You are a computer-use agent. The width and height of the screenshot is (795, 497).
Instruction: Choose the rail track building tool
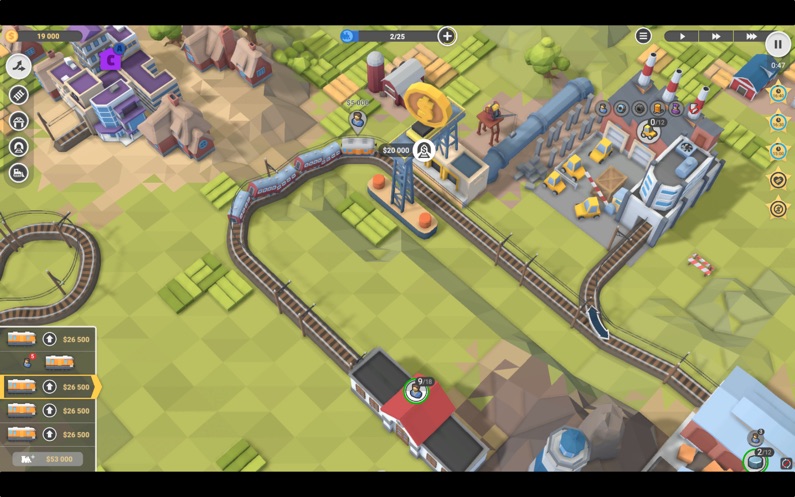(x=18, y=94)
